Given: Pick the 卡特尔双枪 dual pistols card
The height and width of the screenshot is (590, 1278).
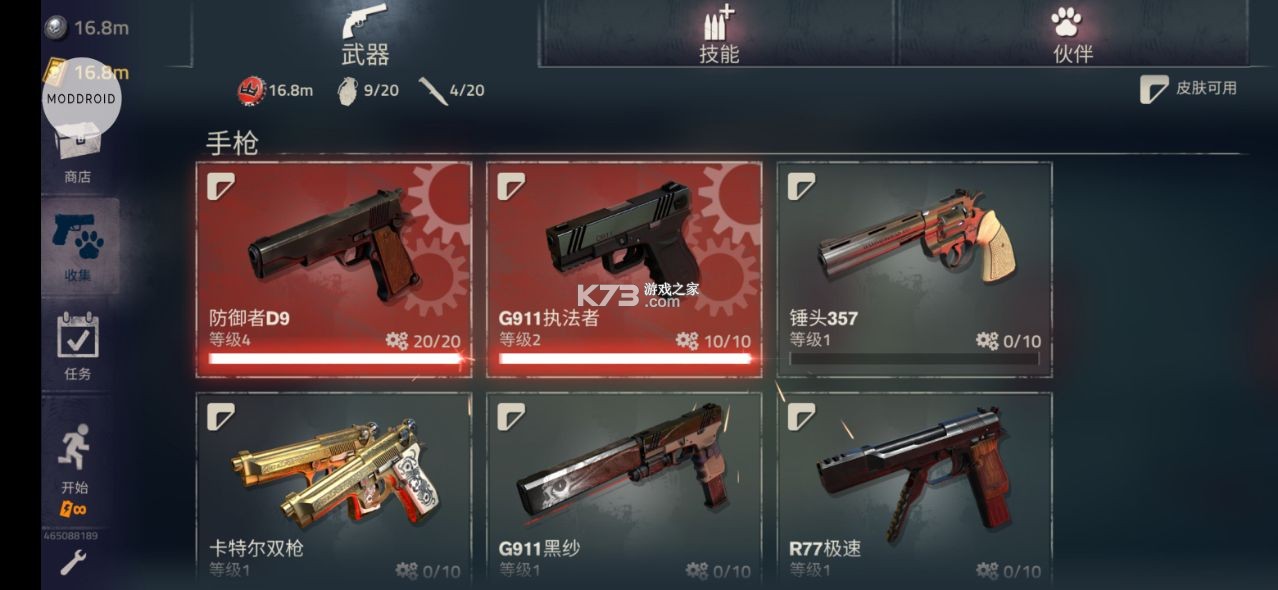Looking at the screenshot, I should tap(334, 488).
